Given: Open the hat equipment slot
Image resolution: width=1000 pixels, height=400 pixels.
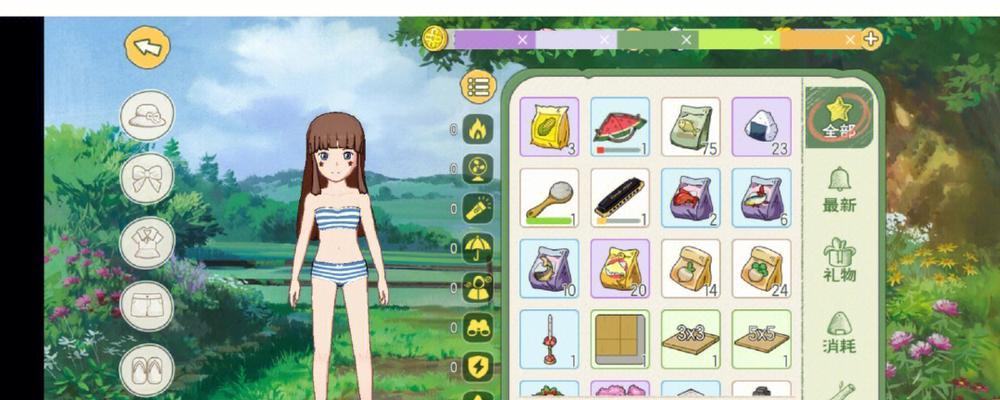Looking at the screenshot, I should [147, 115].
